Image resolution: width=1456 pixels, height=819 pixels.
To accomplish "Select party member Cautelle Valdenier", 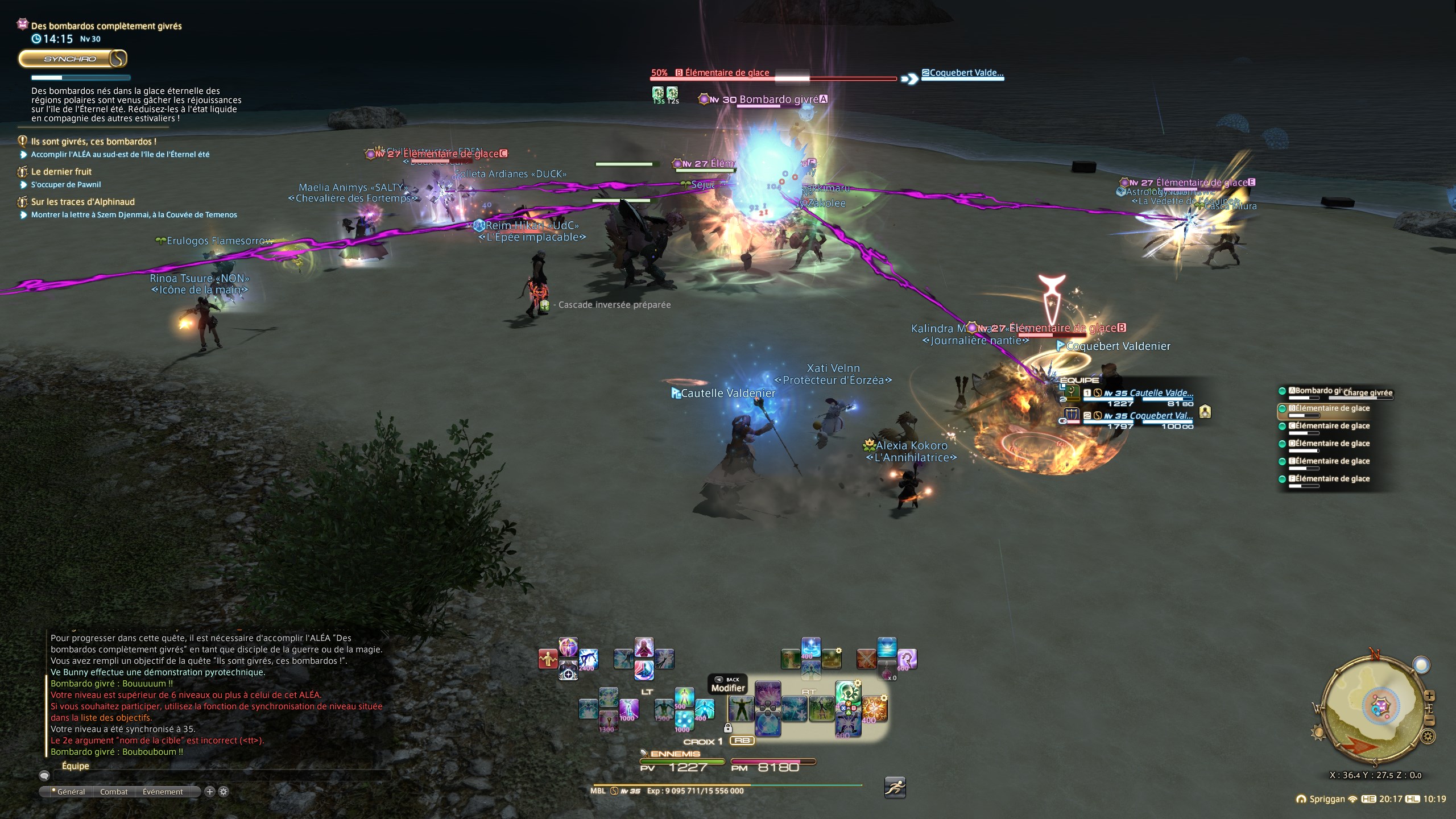I will point(1160,393).
